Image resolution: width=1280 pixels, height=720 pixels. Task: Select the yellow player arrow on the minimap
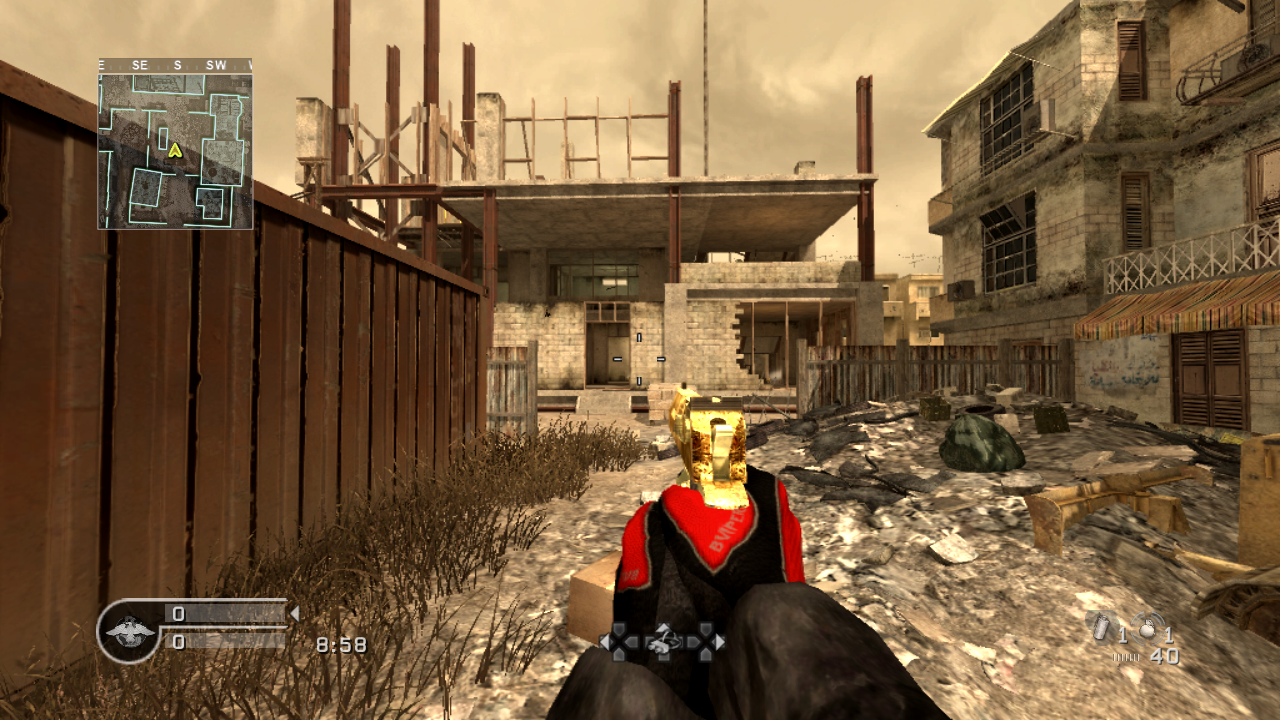tap(175, 151)
